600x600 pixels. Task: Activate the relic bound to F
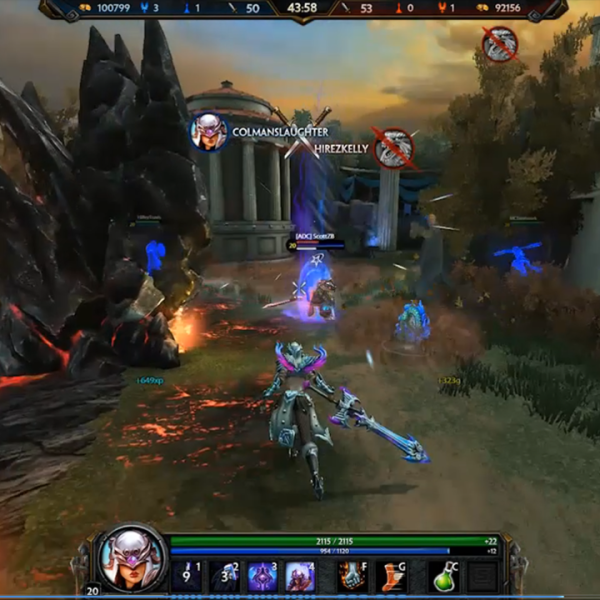[351, 576]
